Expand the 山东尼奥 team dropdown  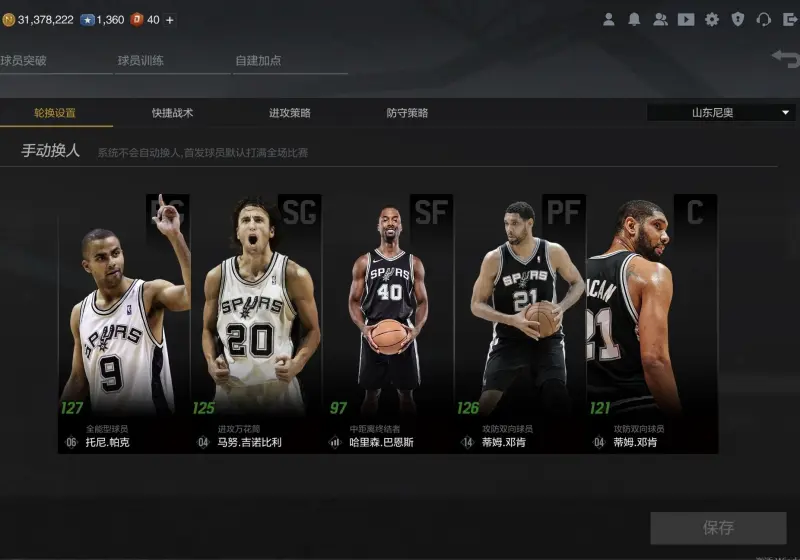(721, 113)
